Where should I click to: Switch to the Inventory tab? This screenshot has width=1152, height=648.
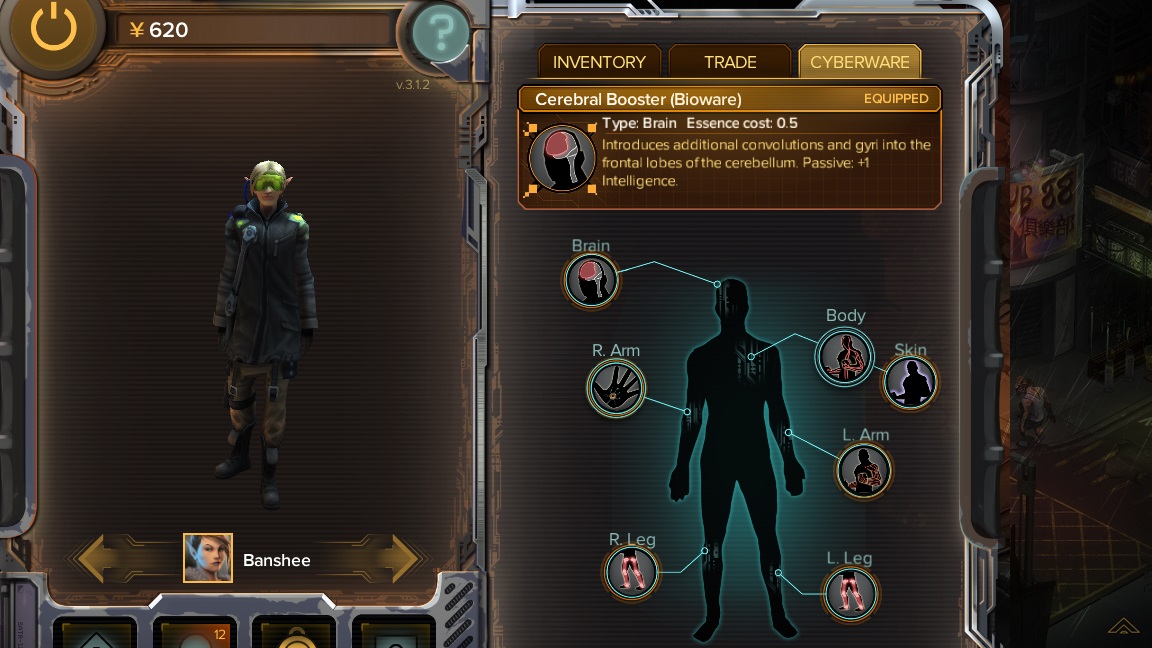(x=599, y=62)
